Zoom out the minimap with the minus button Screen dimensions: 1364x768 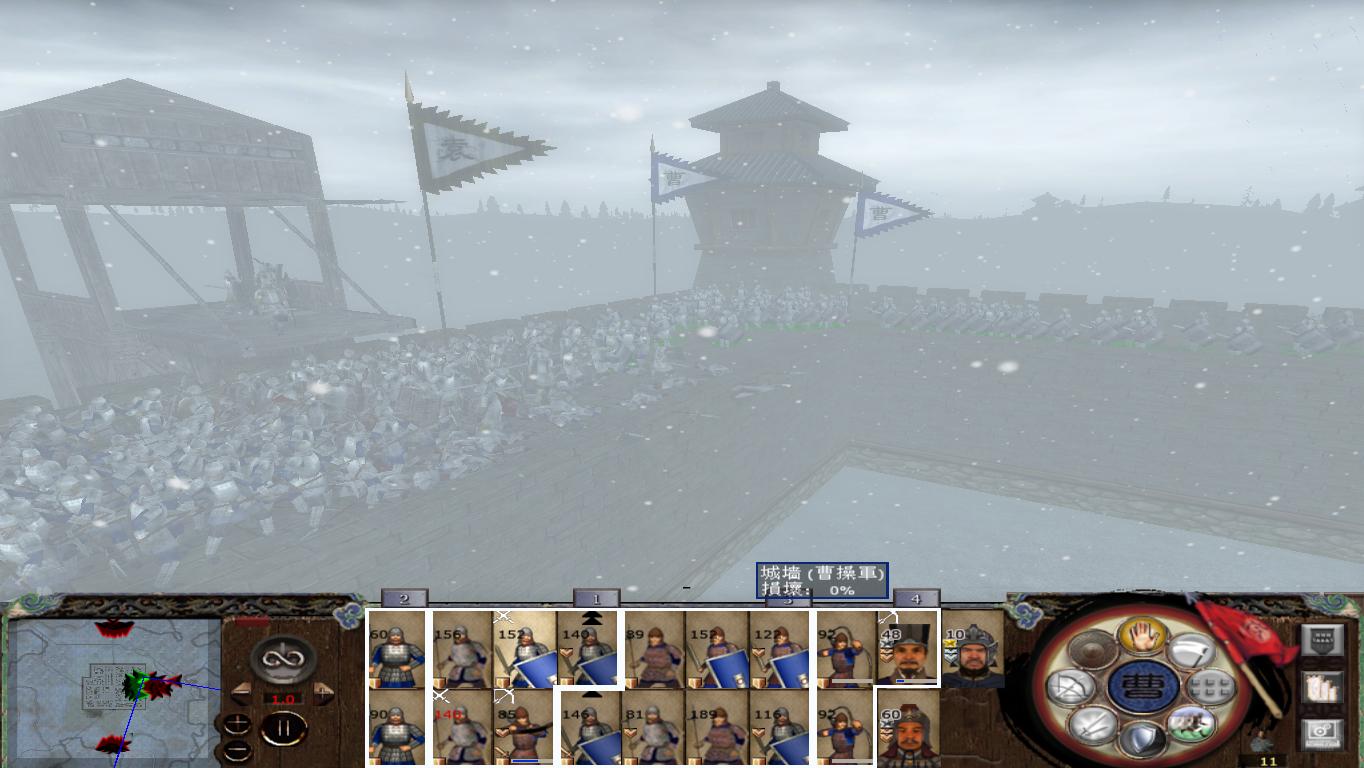(x=238, y=749)
